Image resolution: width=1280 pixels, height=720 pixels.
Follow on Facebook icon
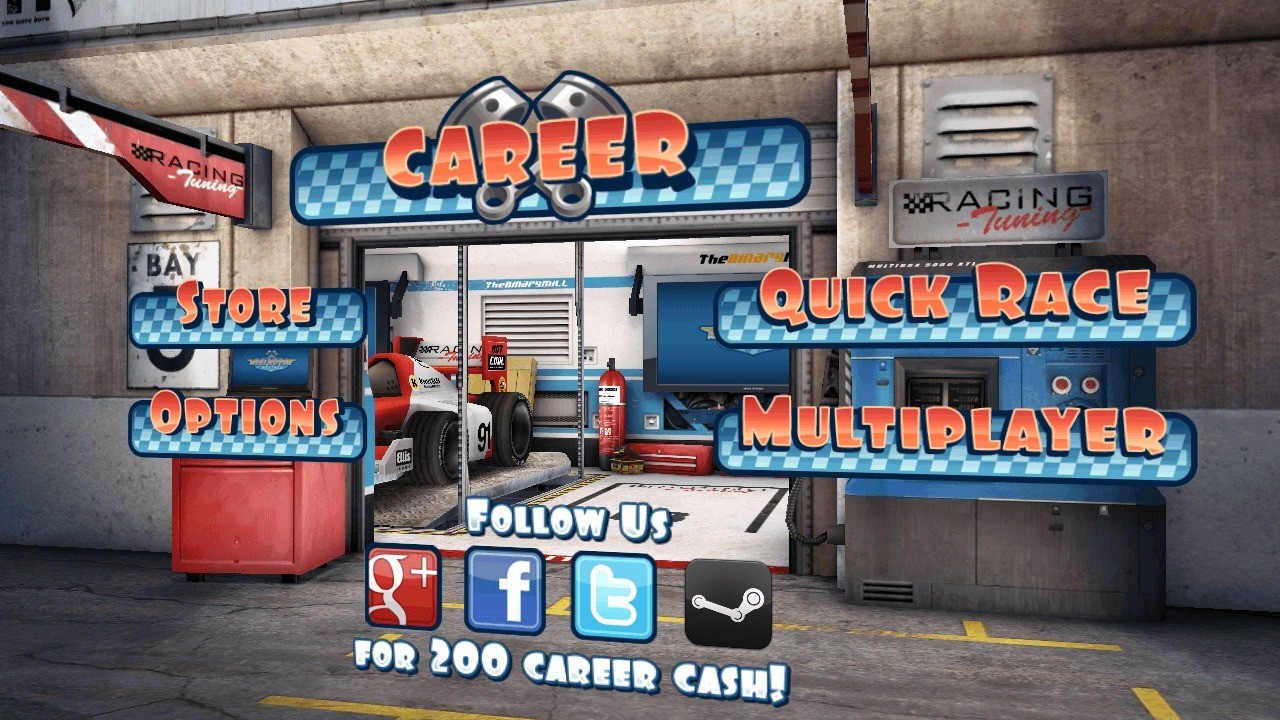pos(505,591)
